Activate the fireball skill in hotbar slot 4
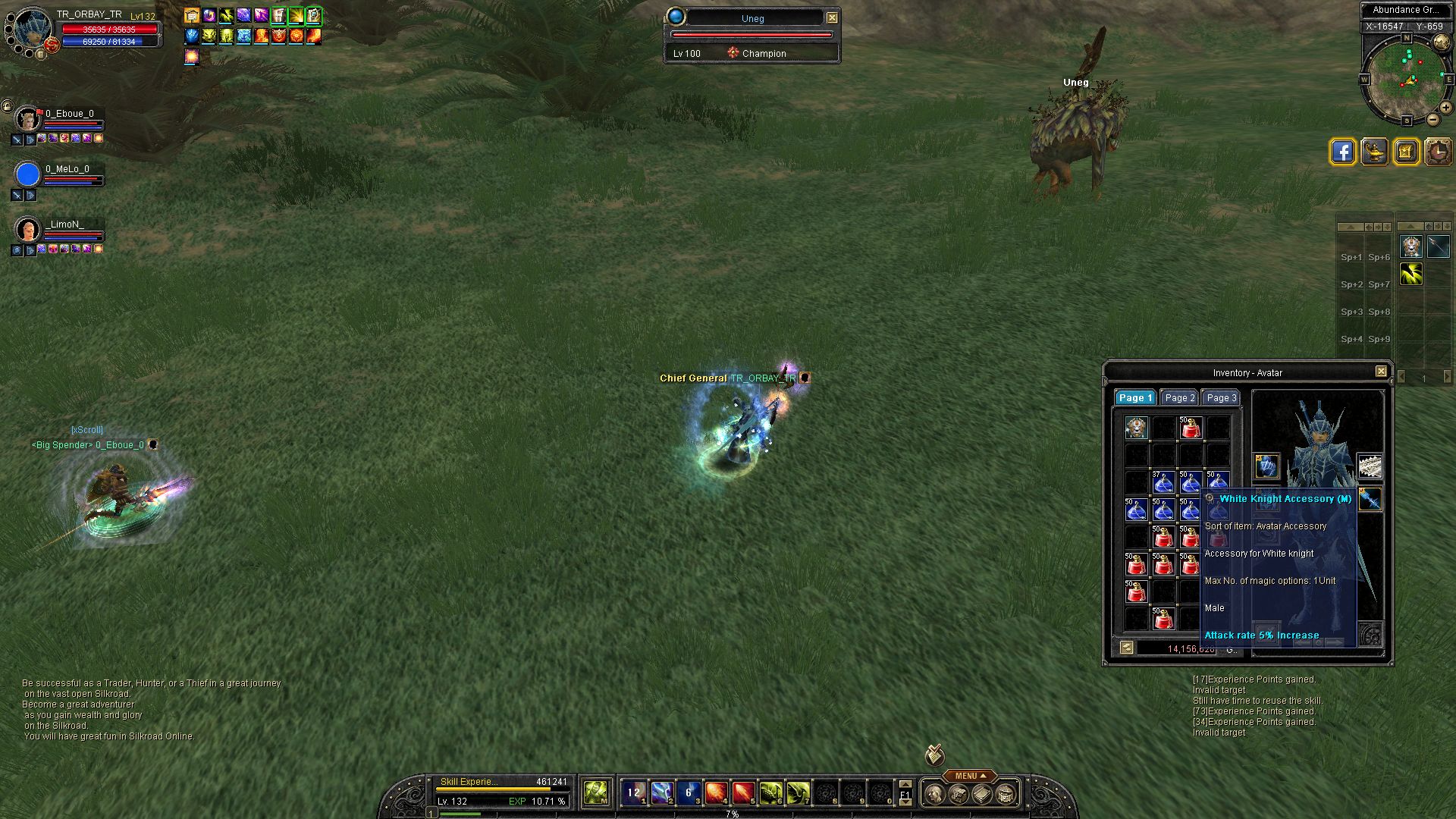The image size is (1456, 819). 716,793
